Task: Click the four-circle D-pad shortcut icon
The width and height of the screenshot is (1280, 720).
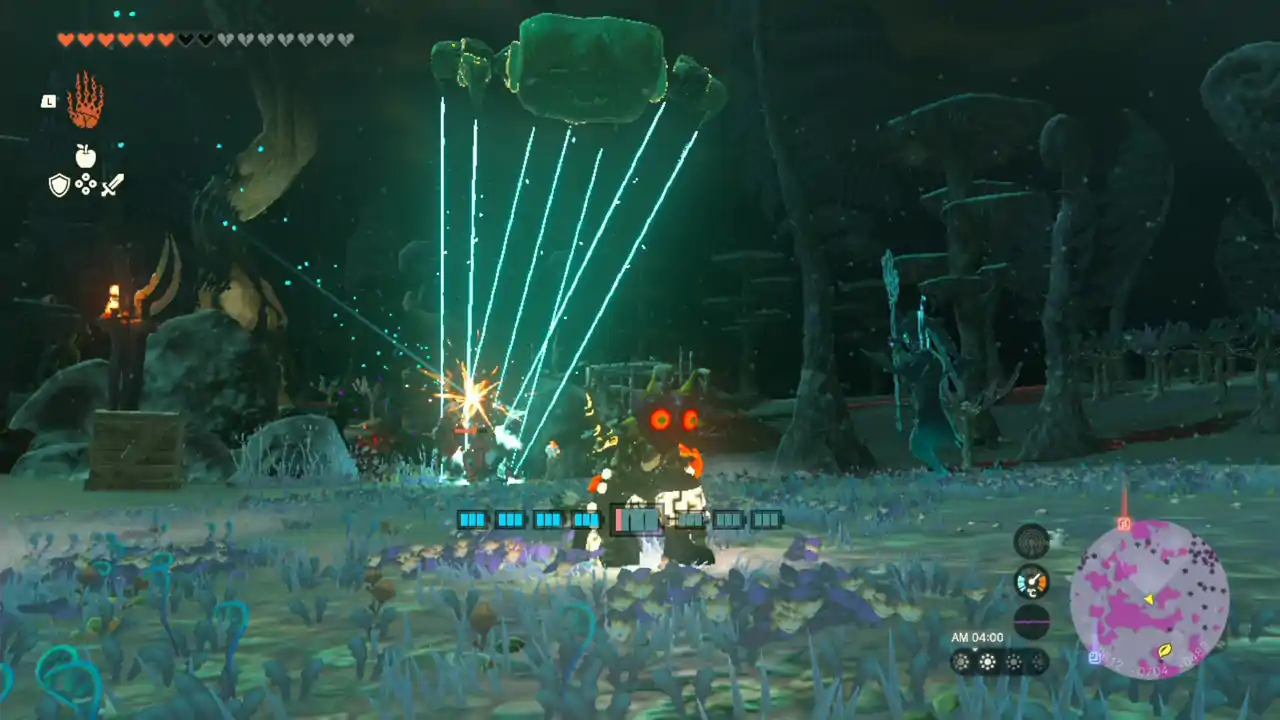Action: pos(86,185)
